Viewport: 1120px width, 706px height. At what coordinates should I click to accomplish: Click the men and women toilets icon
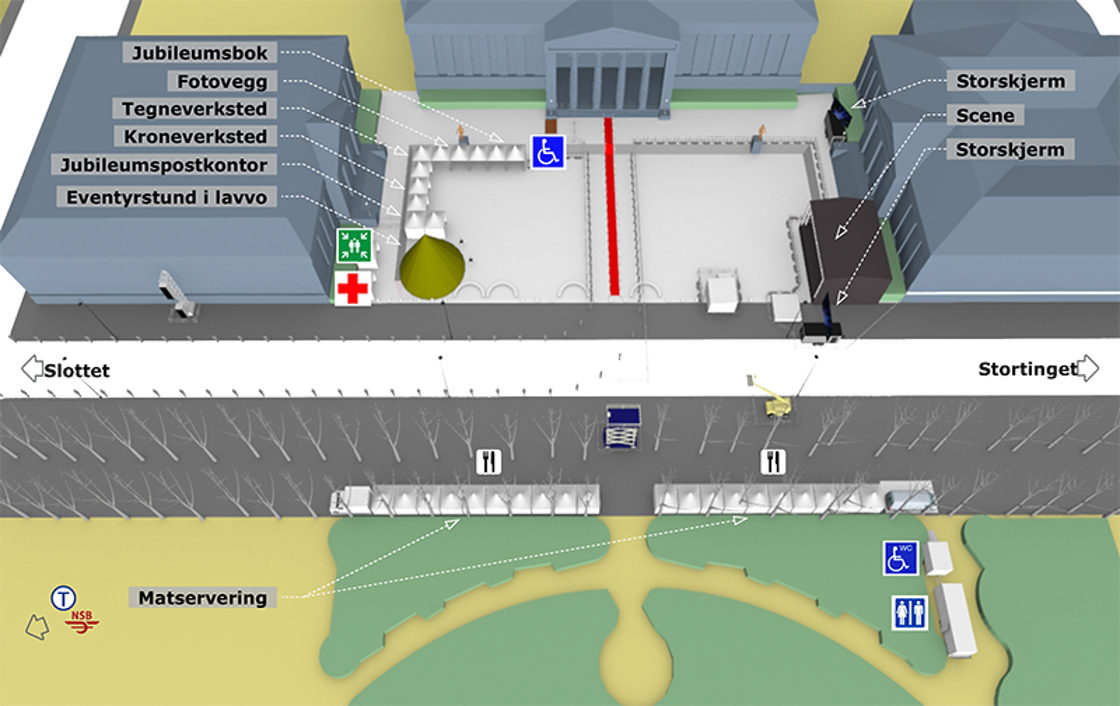click(909, 612)
